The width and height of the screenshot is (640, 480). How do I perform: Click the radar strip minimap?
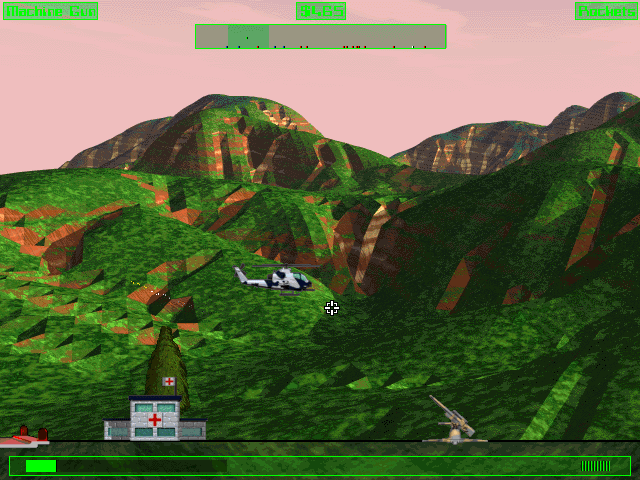tap(320, 37)
